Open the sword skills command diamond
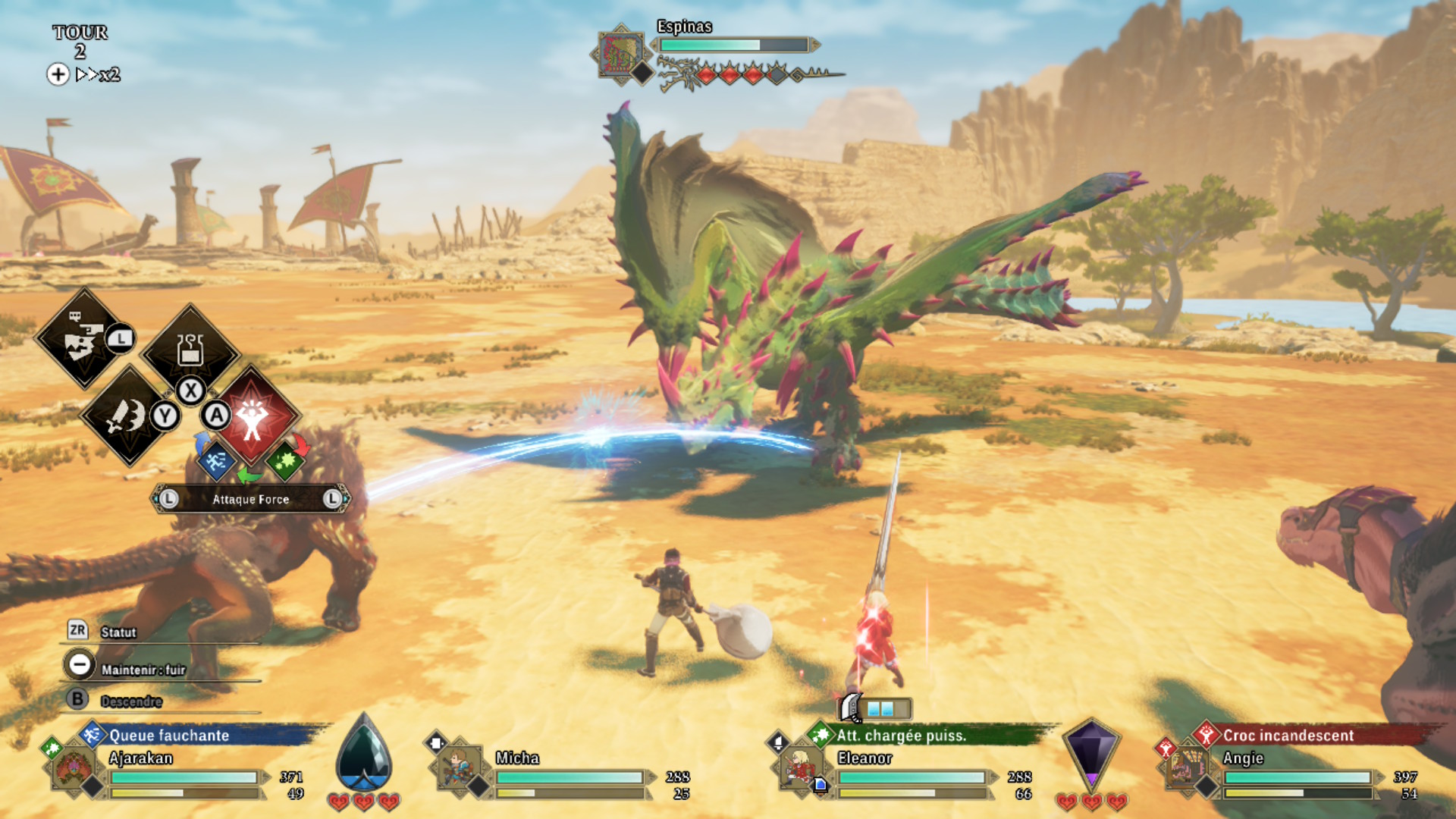1456x819 pixels. [127, 416]
